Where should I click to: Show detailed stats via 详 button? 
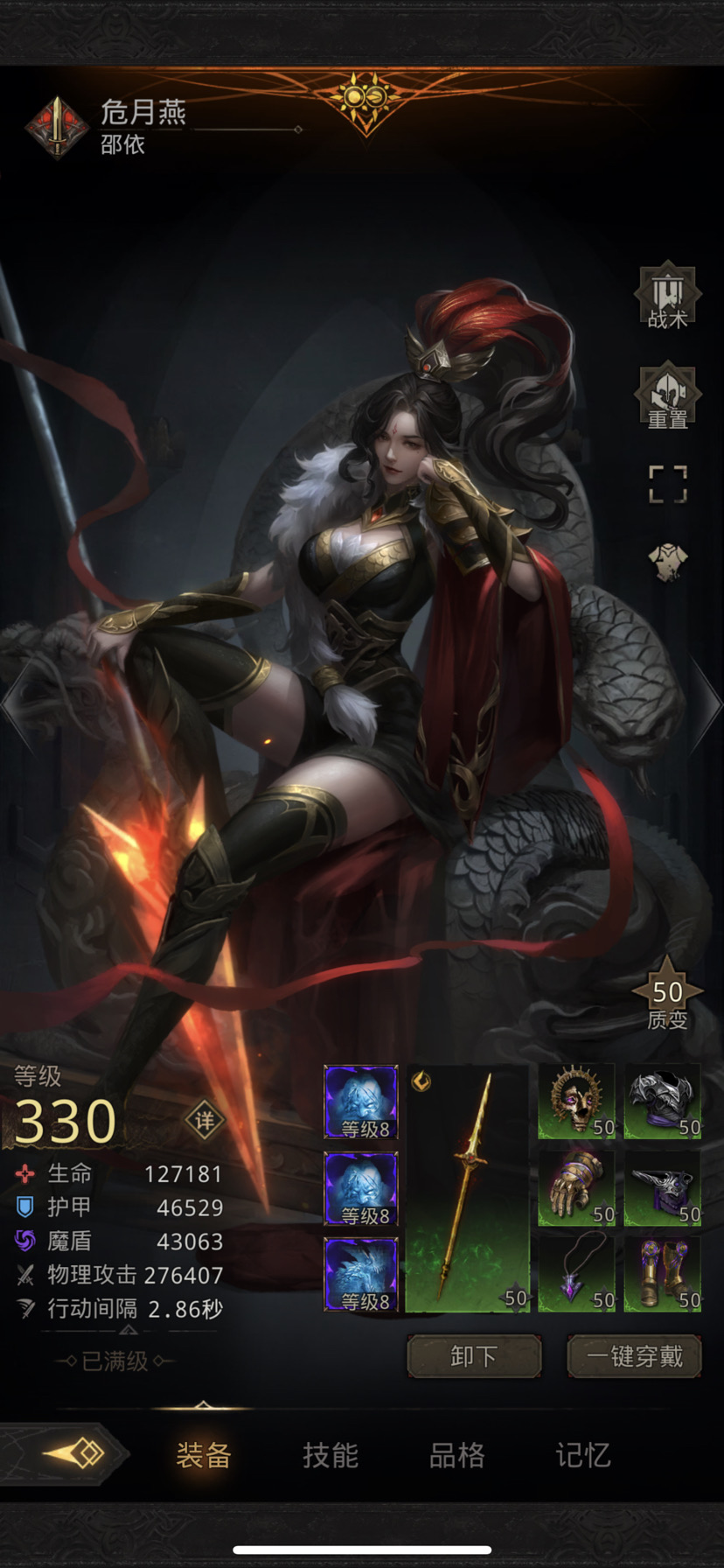click(x=204, y=1121)
